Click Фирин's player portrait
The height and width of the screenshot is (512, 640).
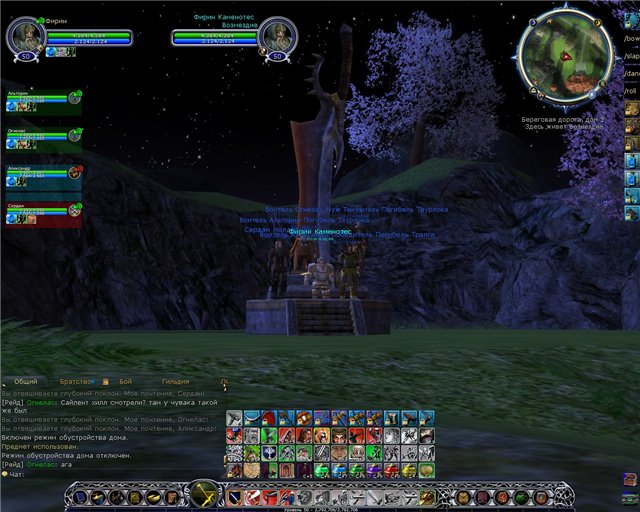click(x=25, y=37)
